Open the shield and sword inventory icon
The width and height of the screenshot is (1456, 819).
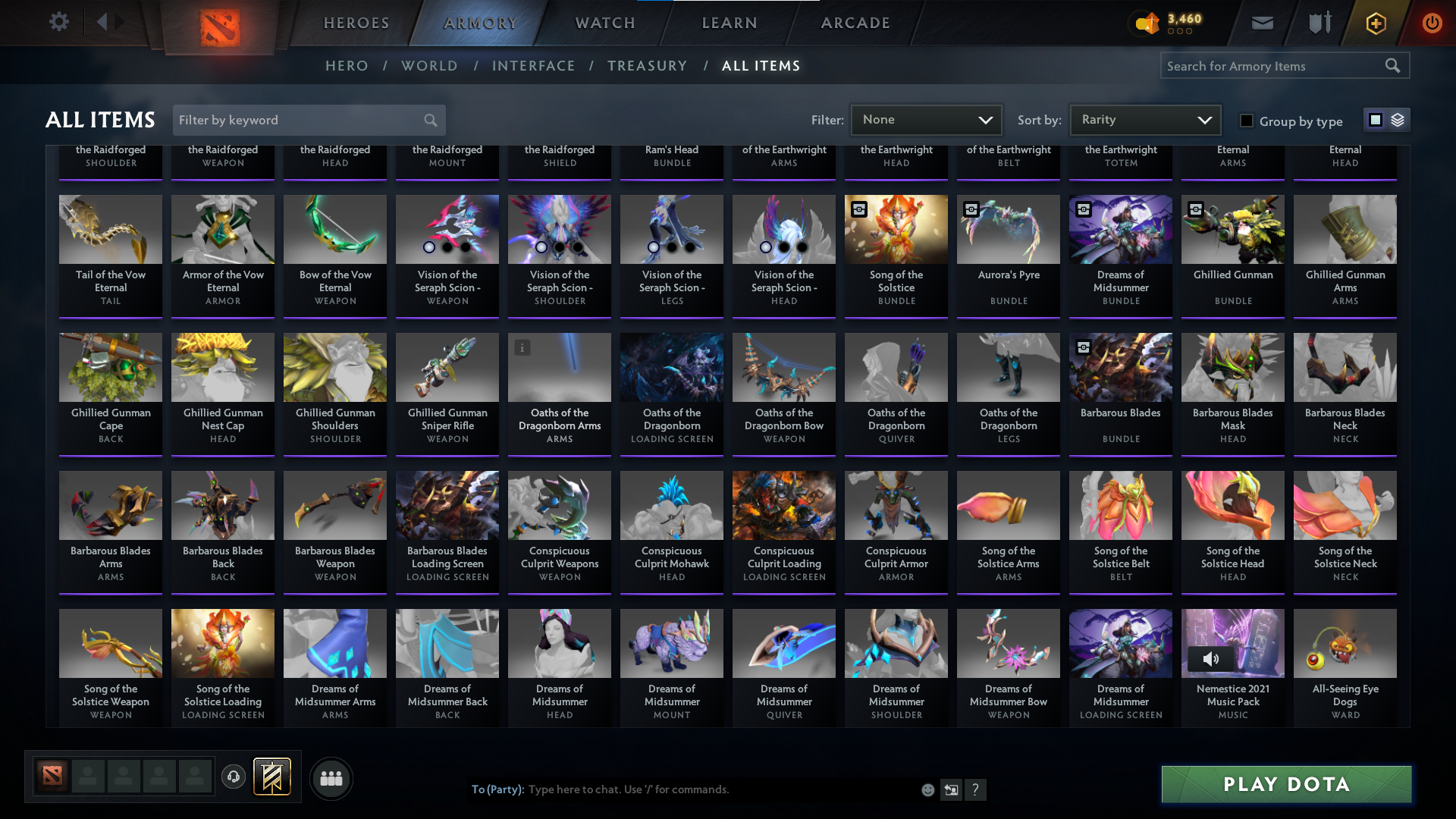click(1319, 23)
